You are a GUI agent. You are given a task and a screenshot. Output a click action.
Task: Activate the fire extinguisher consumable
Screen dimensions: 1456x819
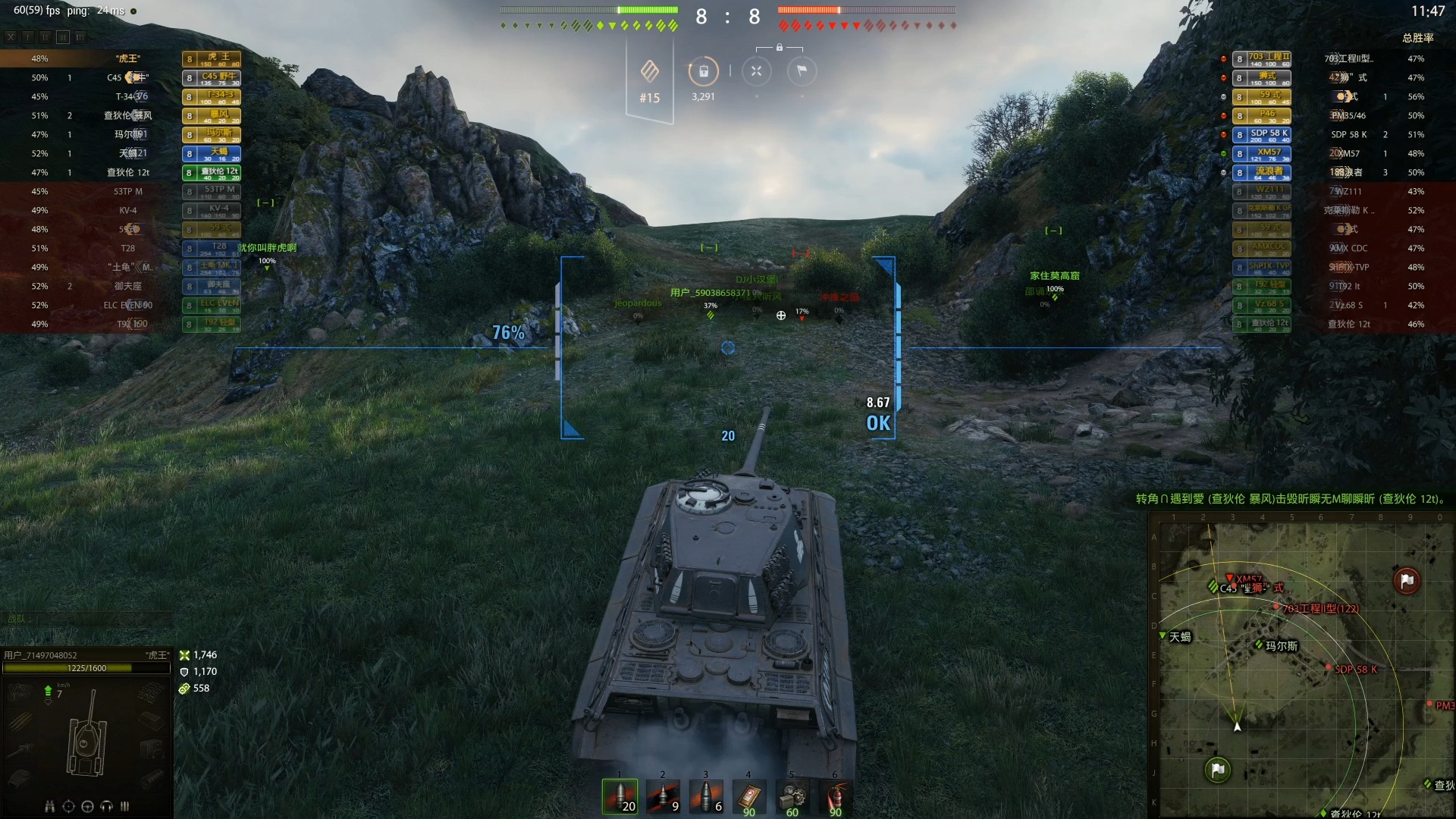[835, 796]
